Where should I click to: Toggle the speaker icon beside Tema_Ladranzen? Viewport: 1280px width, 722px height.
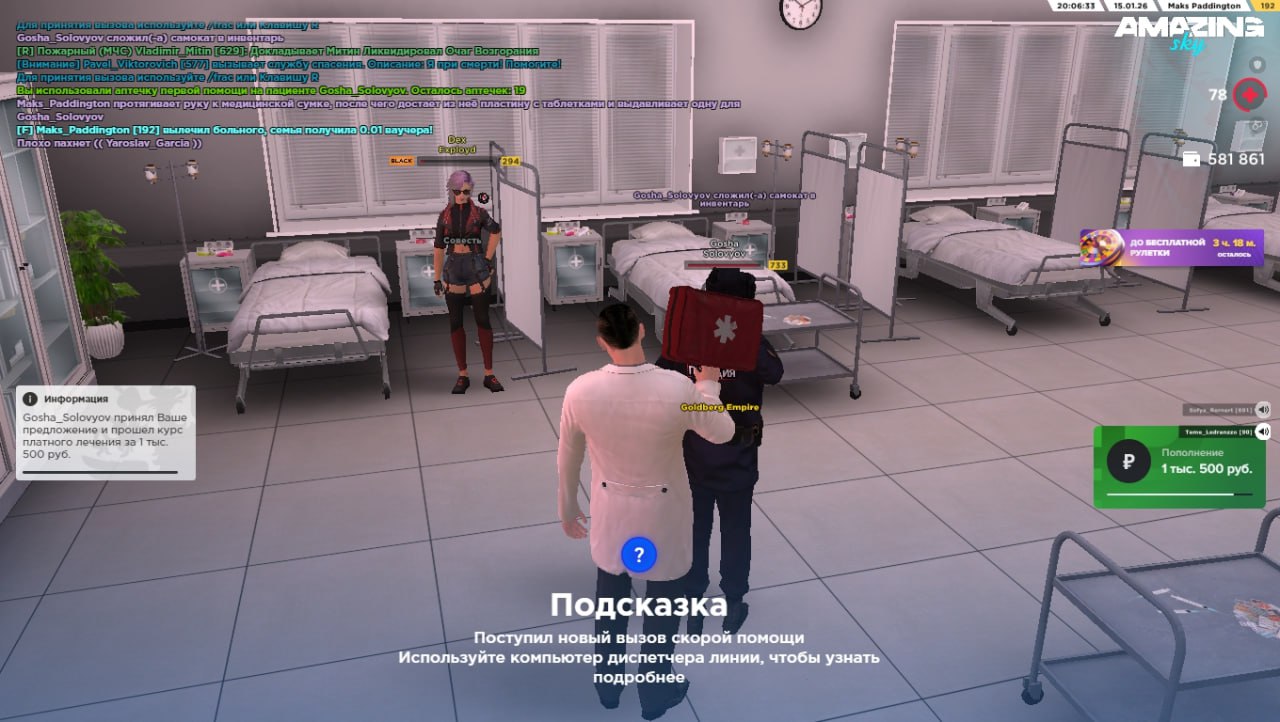point(1263,432)
